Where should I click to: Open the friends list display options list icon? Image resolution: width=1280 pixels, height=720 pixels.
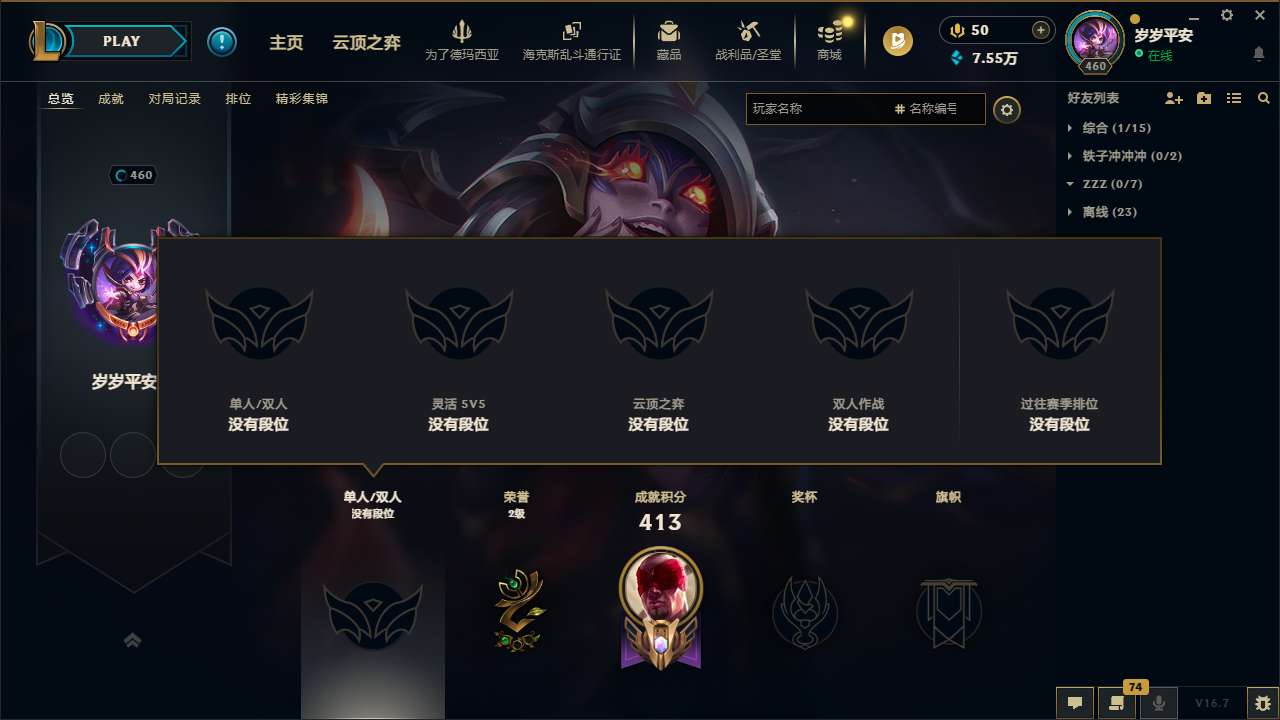tap(1233, 98)
